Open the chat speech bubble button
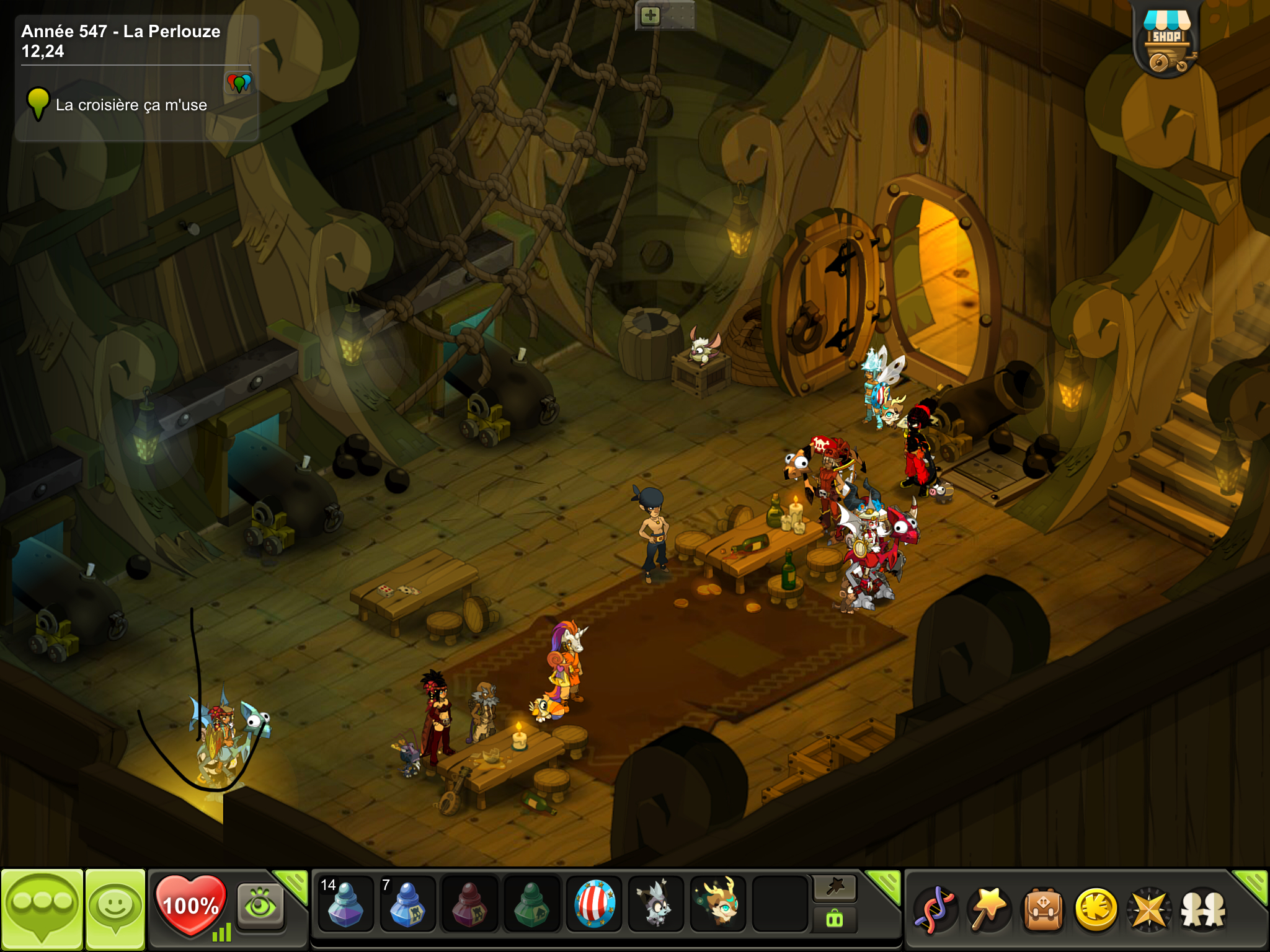Viewport: 1270px width, 952px height. 42,909
